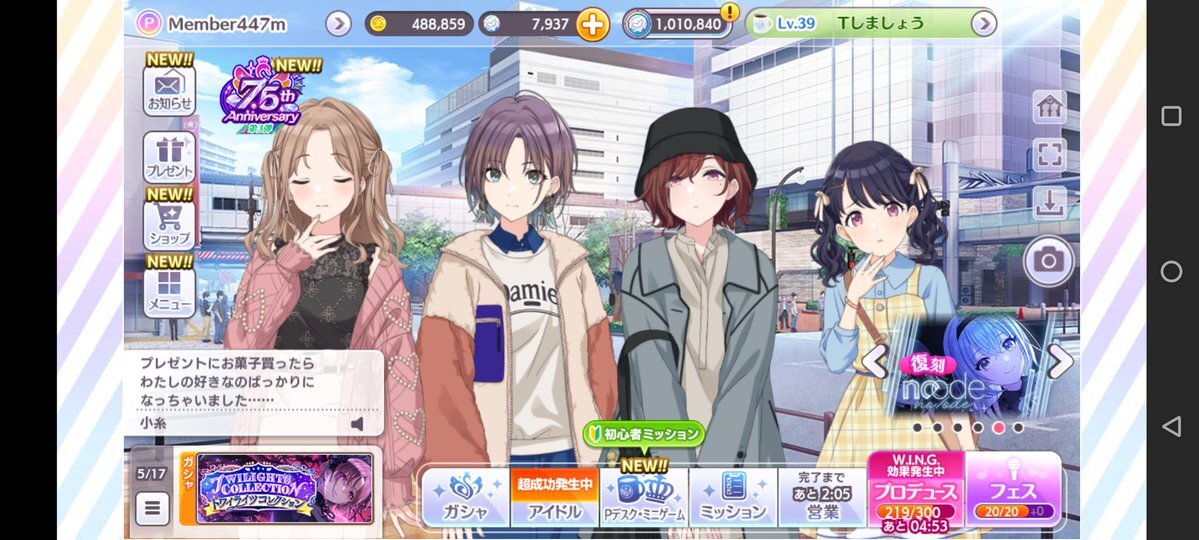Open the お知らせ news mailbox

[169, 89]
